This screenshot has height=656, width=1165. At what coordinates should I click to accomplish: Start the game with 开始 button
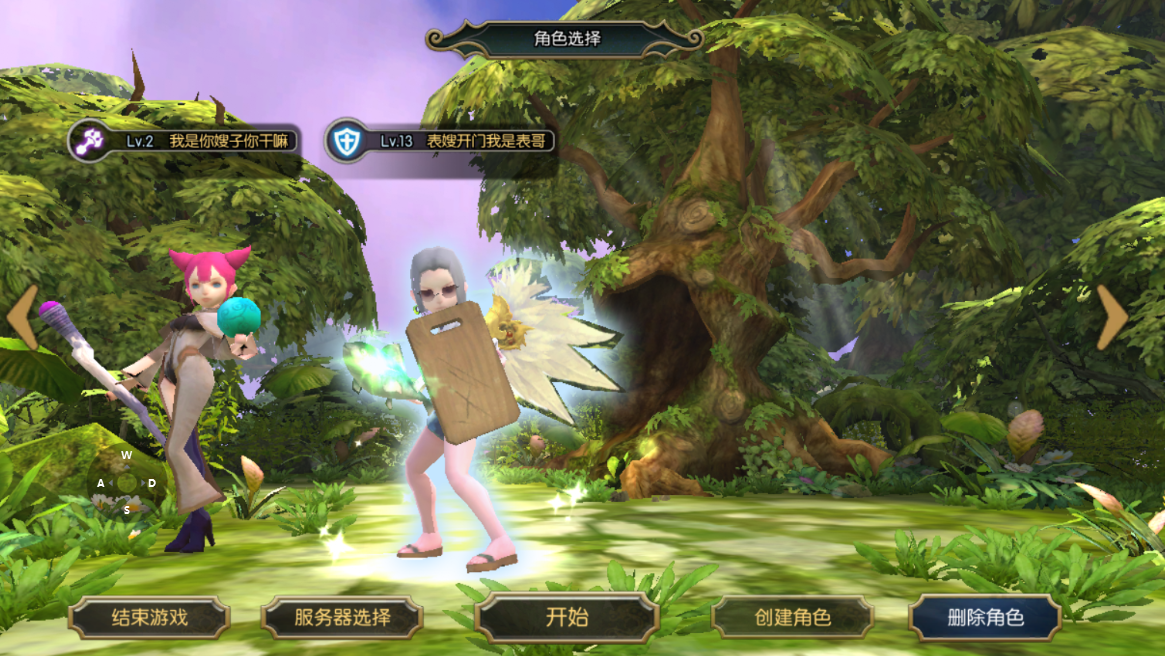click(567, 618)
